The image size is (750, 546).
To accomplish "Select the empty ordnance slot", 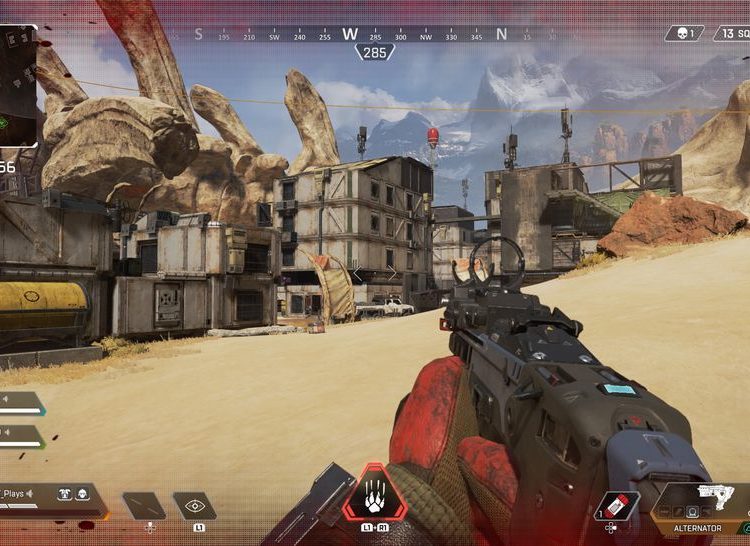I will pos(144,506).
